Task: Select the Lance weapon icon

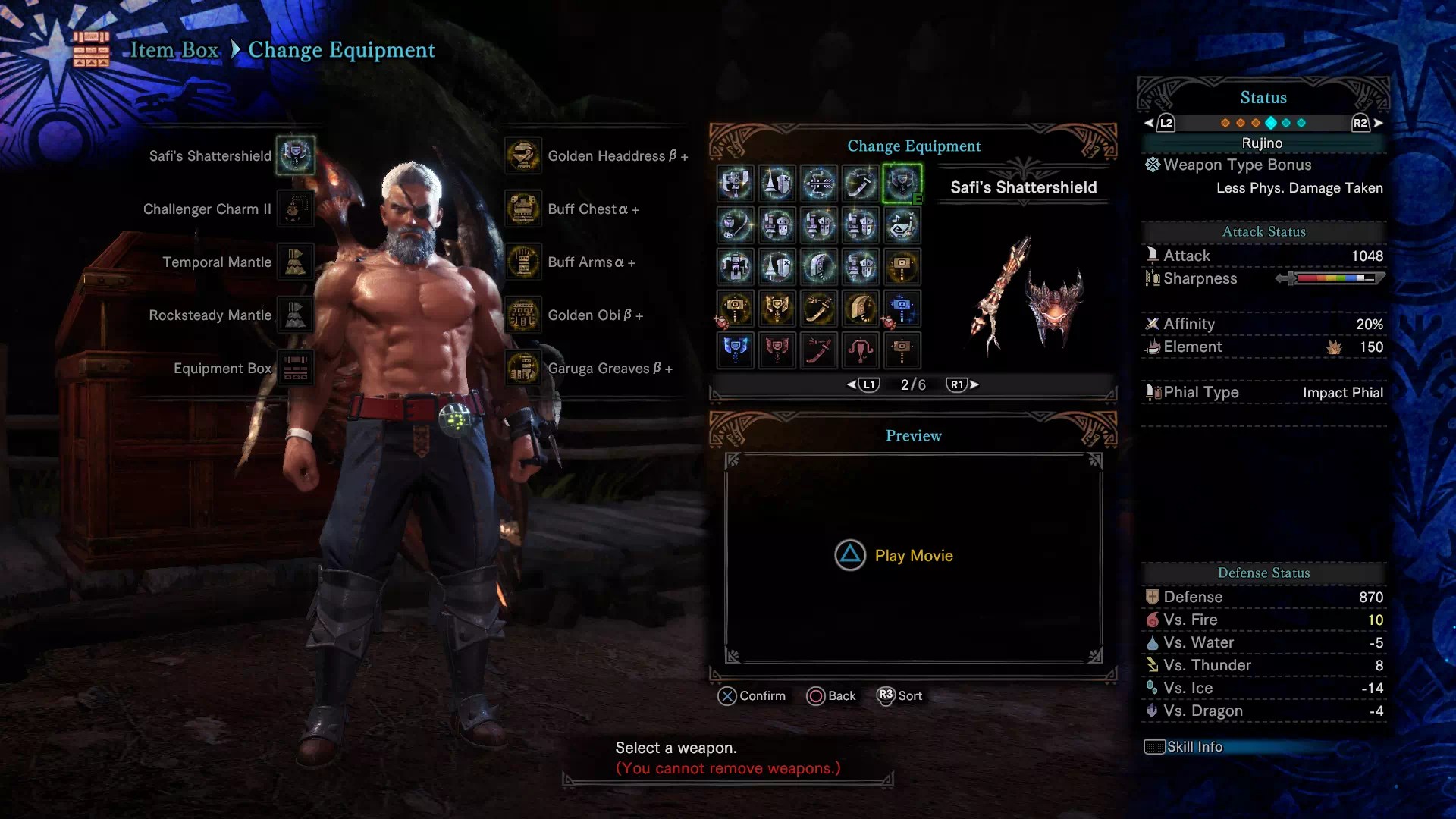Action: pyautogui.click(x=777, y=184)
